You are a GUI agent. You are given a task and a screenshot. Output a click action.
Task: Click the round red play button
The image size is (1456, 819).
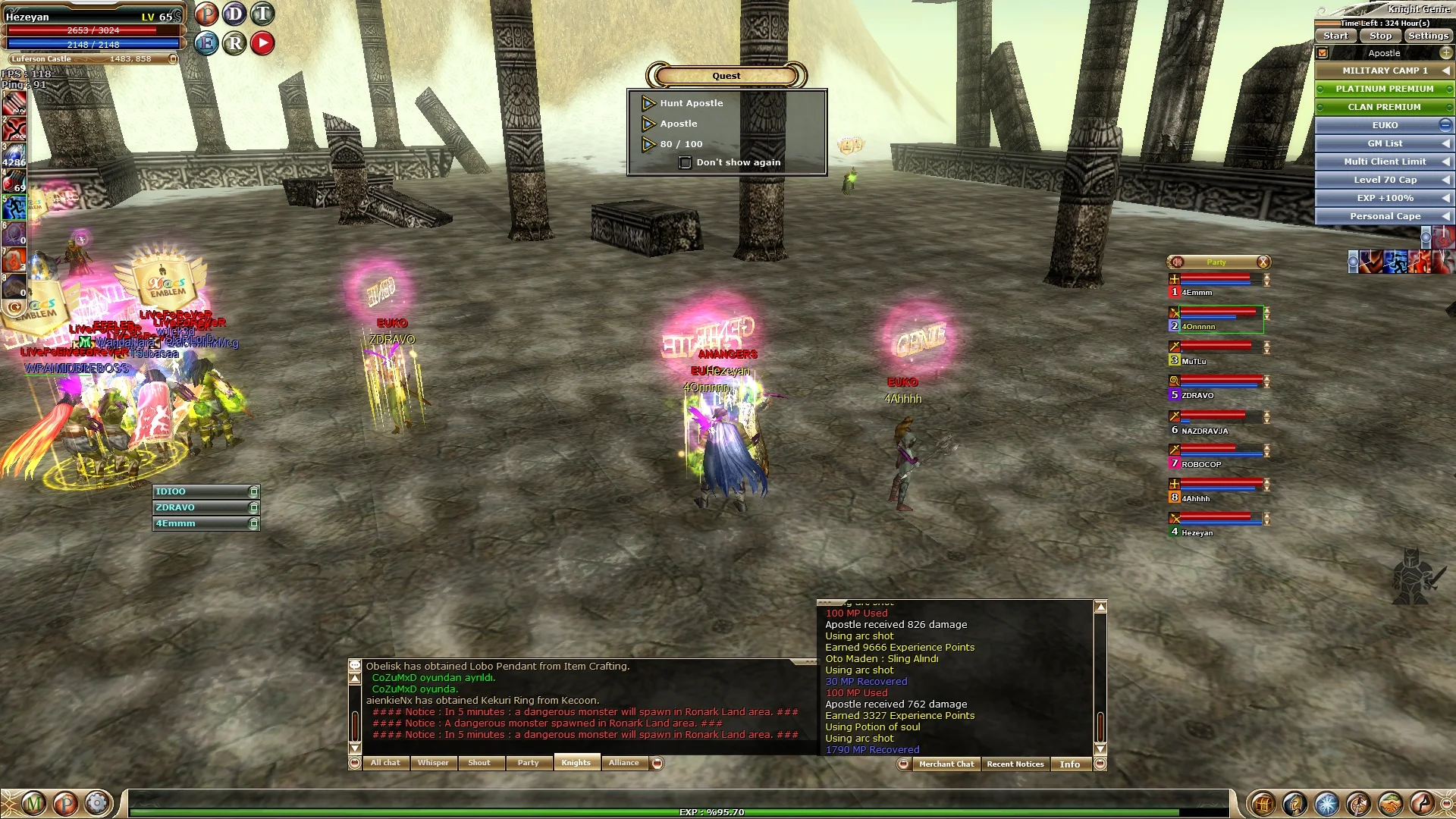pos(262,43)
